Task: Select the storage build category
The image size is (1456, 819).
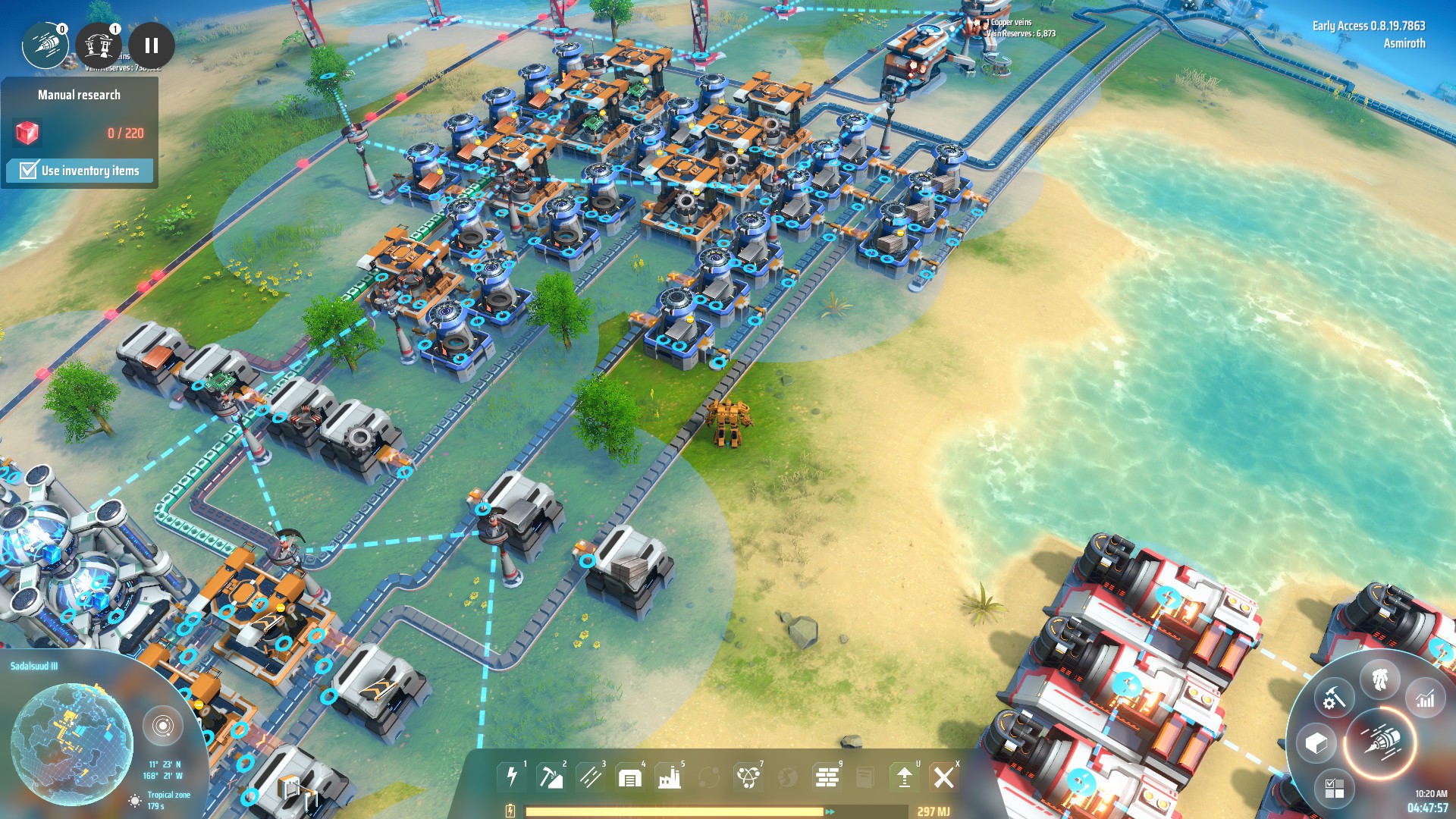Action: point(629,777)
